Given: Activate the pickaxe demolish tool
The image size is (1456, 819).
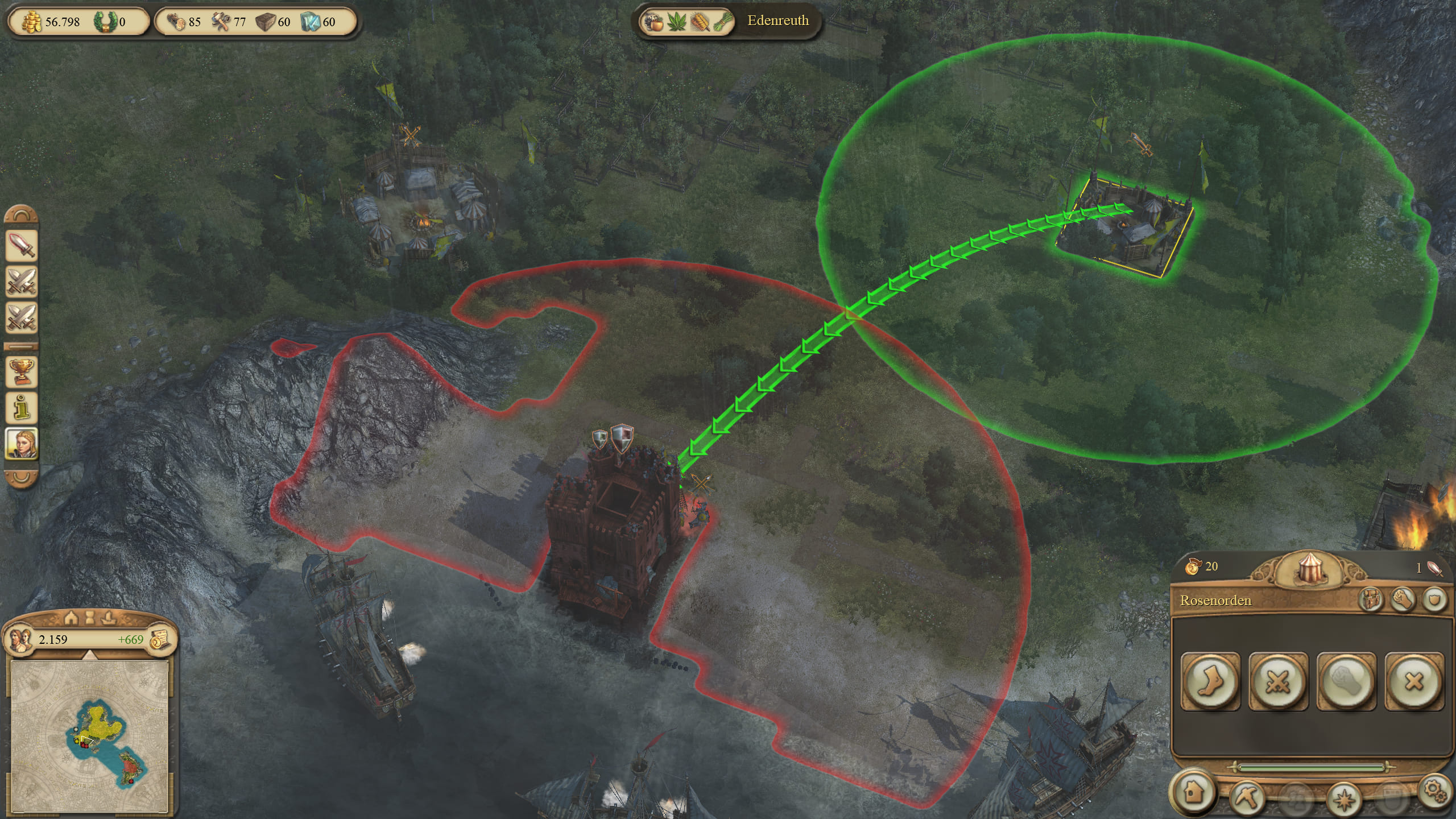Looking at the screenshot, I should tap(1247, 796).
